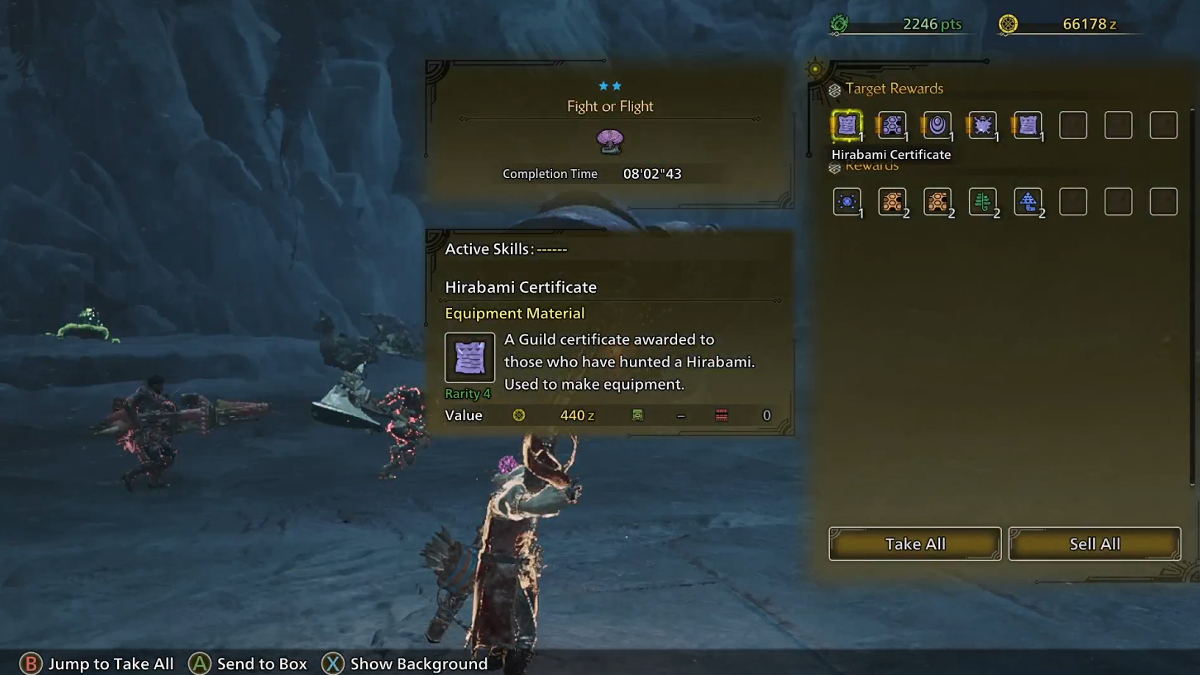Choose the green herb plant reward

pos(982,202)
